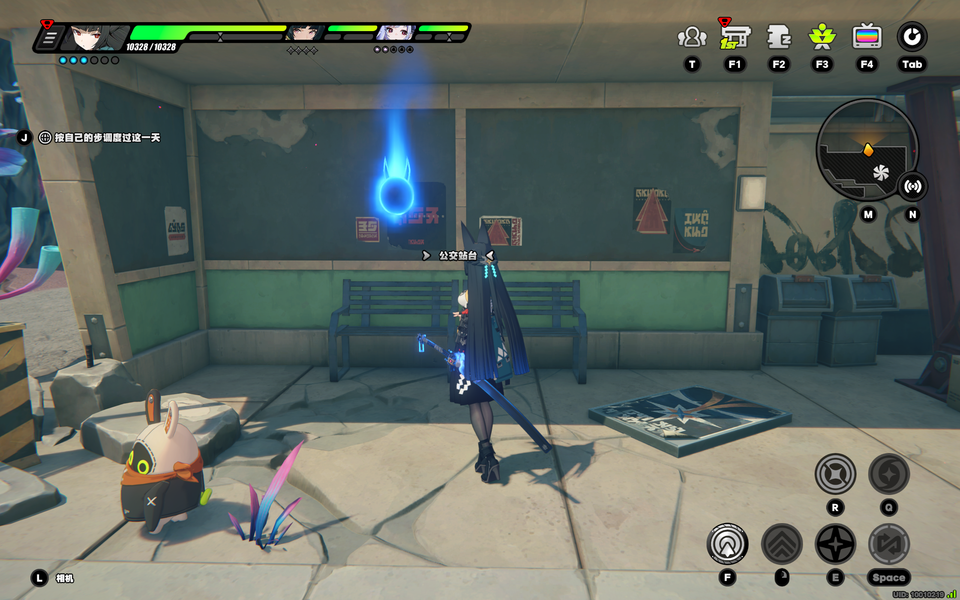Open the rainbow television icon
The image size is (960, 600).
click(867, 38)
